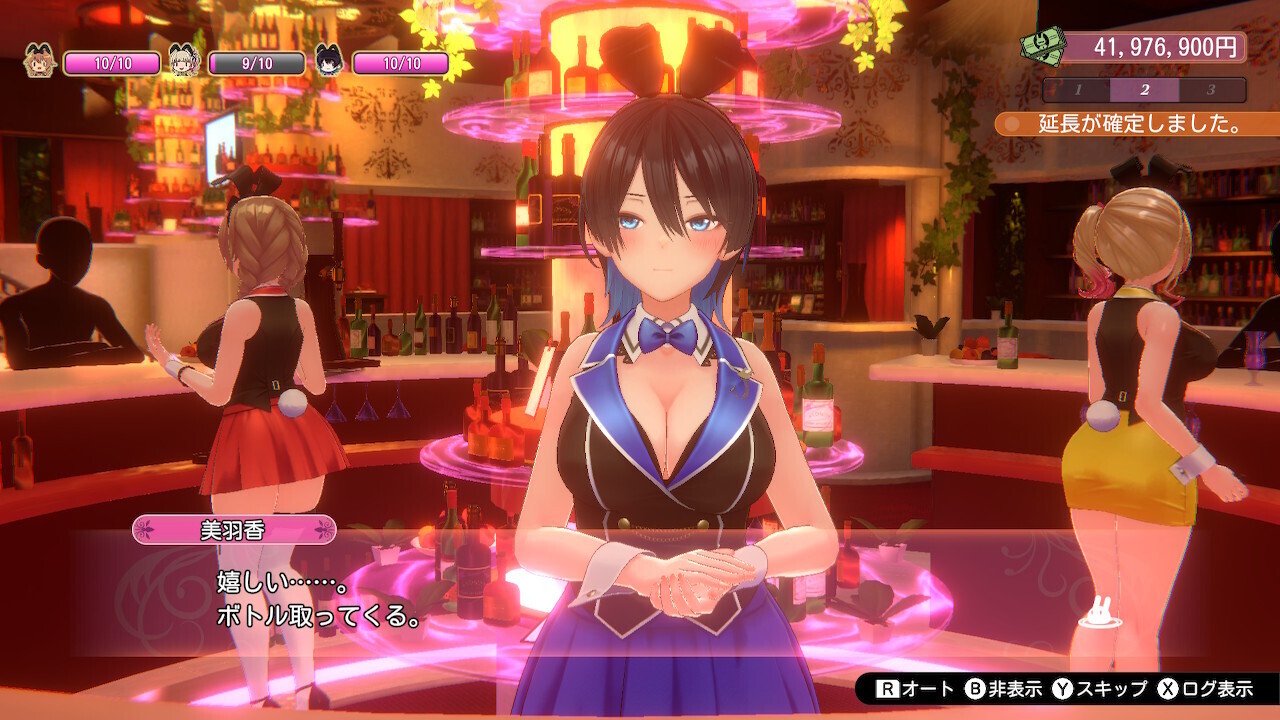Screen dimensions: 1280x720
Task: Select the black-haired bunny girl portrait
Action: (329, 62)
